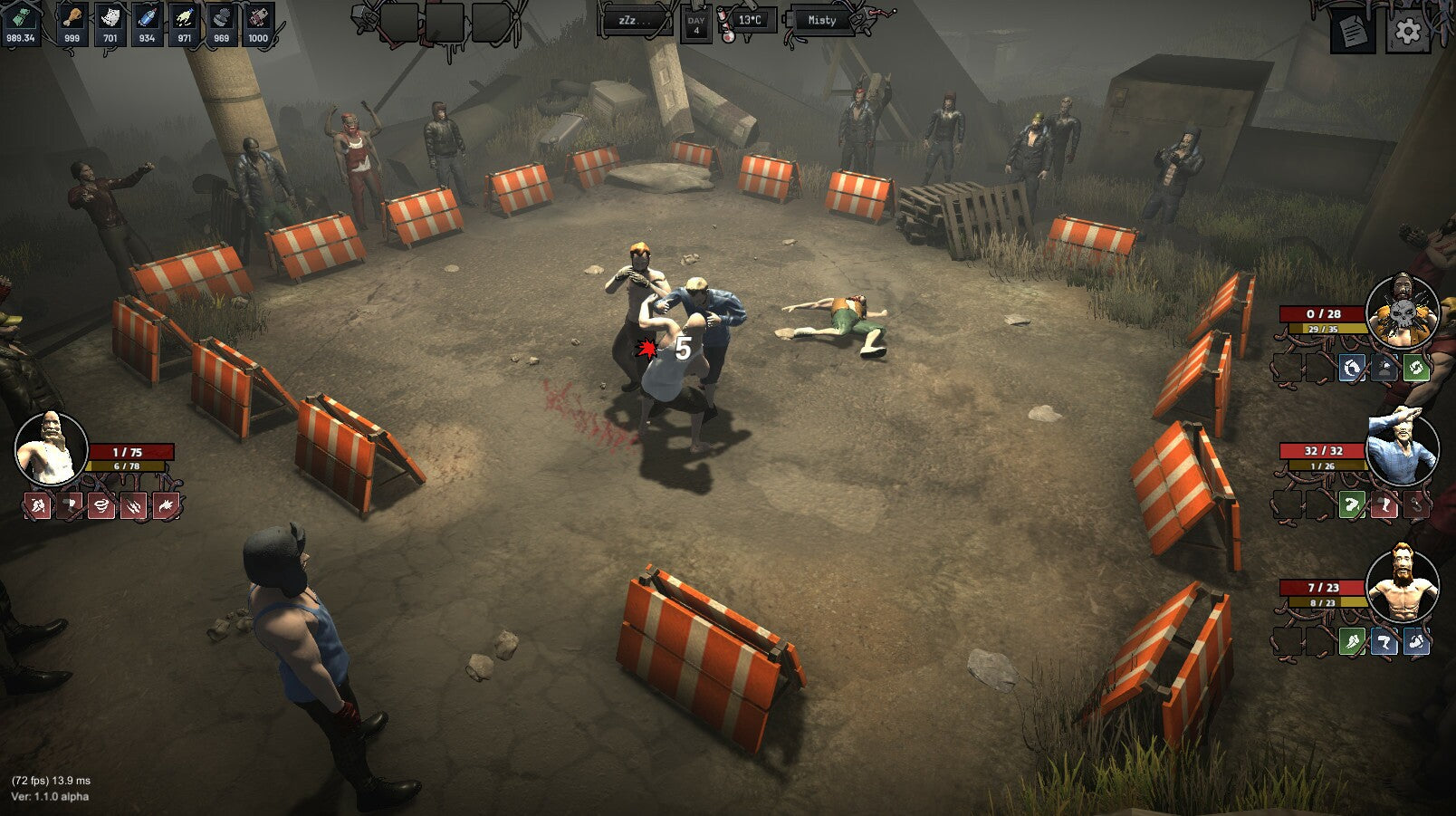This screenshot has width=1456, height=816.
Task: Click the Misty weather indicator
Action: pyautogui.click(x=821, y=20)
